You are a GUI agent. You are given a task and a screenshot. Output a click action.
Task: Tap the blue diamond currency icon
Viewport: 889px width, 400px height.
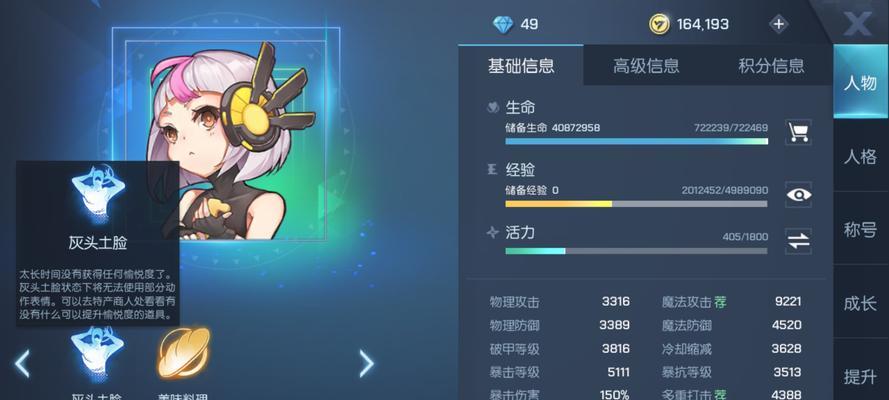pos(502,24)
